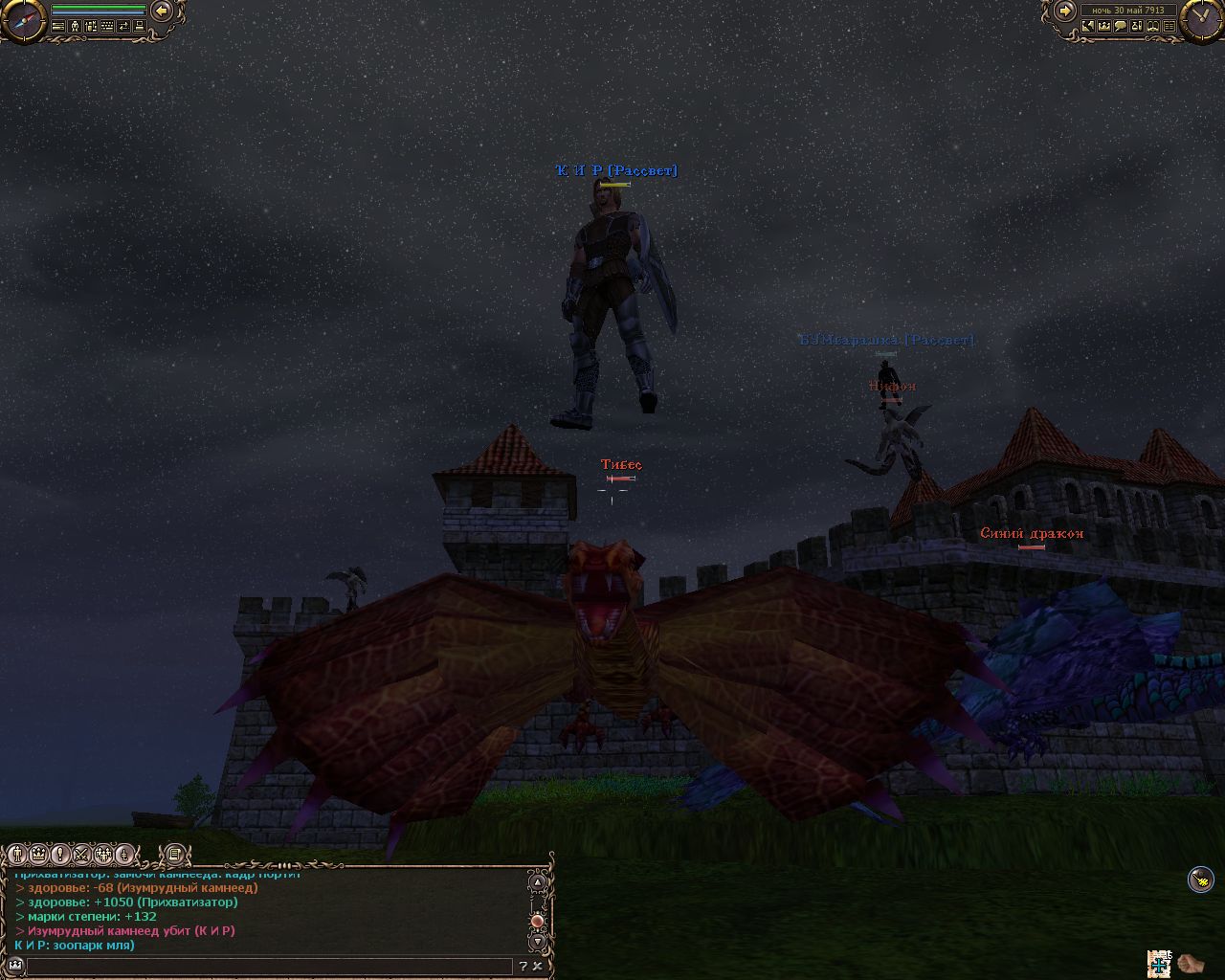1225x980 pixels.
Task: Open the keyboard icon panel
Action: point(106,27)
